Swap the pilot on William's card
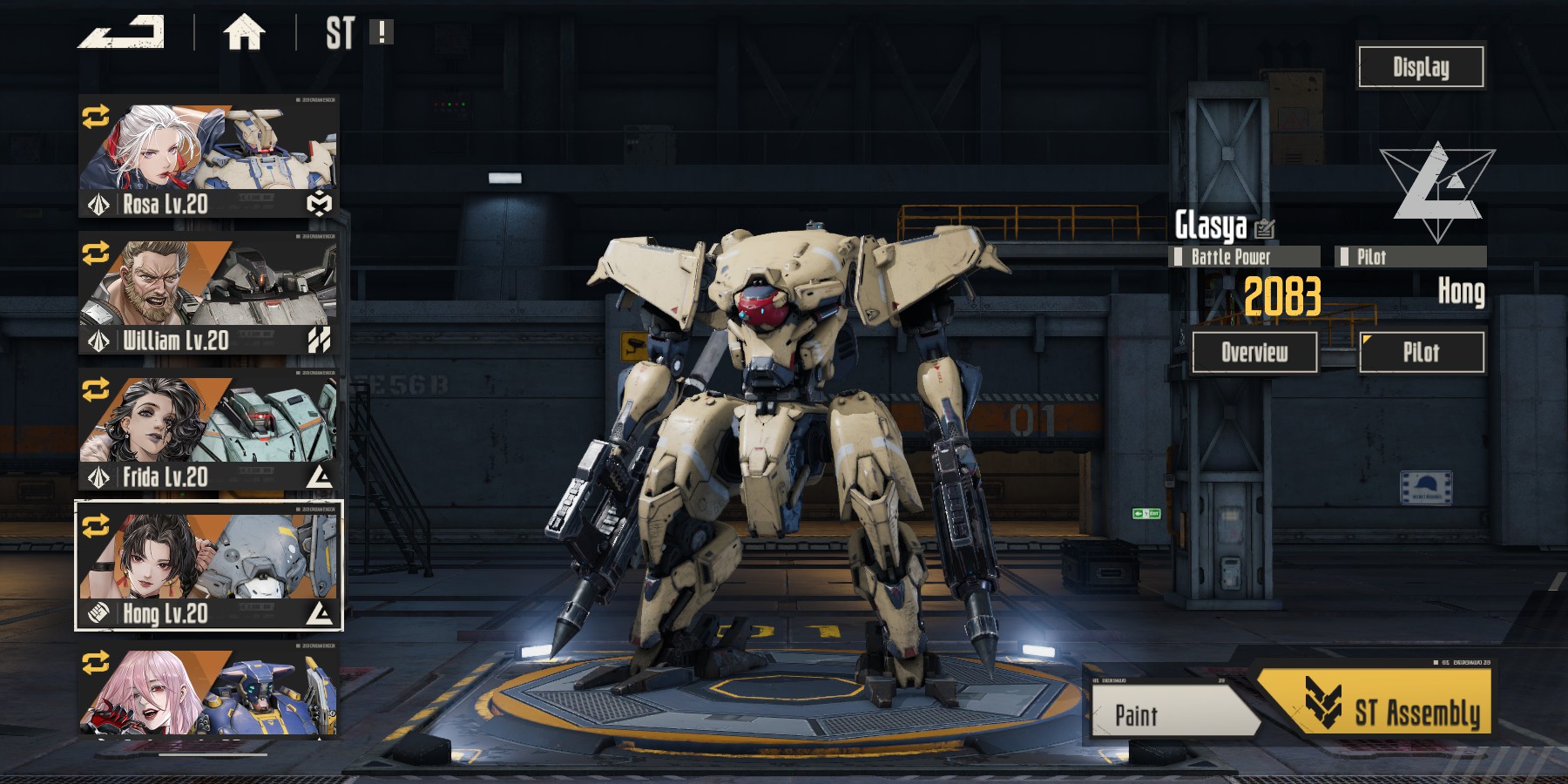1568x784 pixels. coord(96,253)
